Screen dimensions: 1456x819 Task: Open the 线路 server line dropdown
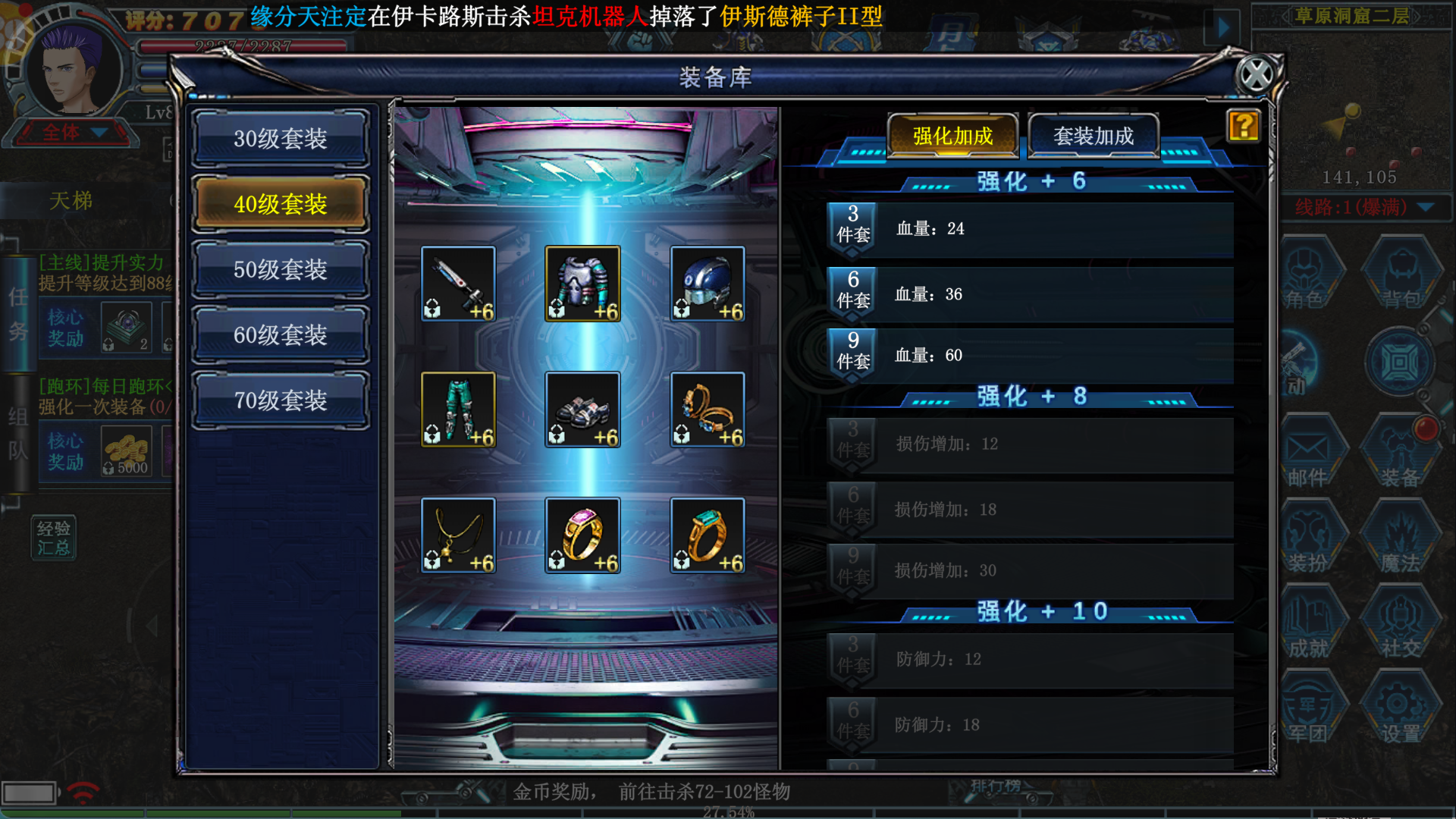[x=1425, y=207]
